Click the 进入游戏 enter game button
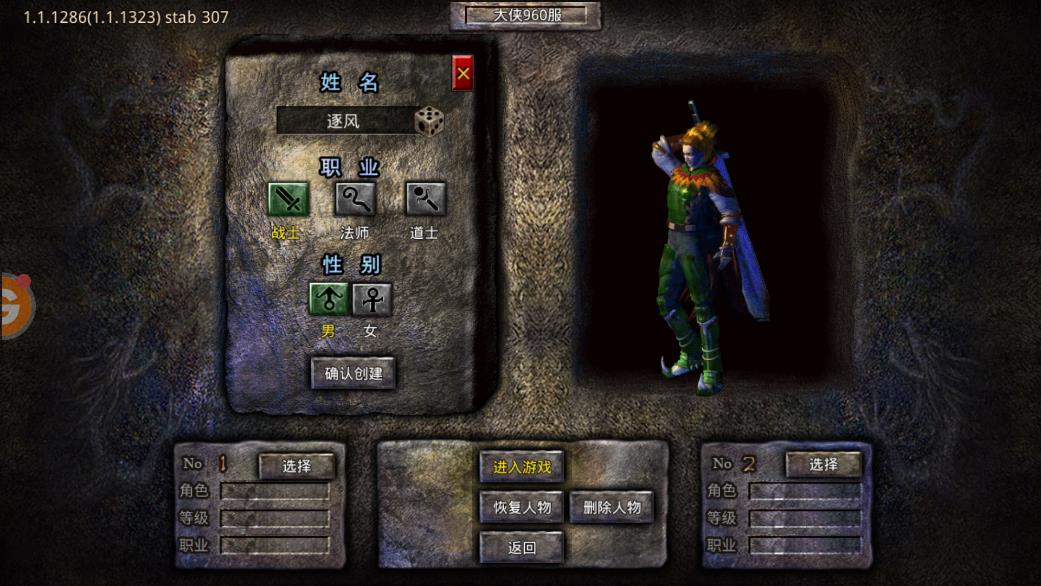1041x586 pixels. click(521, 466)
